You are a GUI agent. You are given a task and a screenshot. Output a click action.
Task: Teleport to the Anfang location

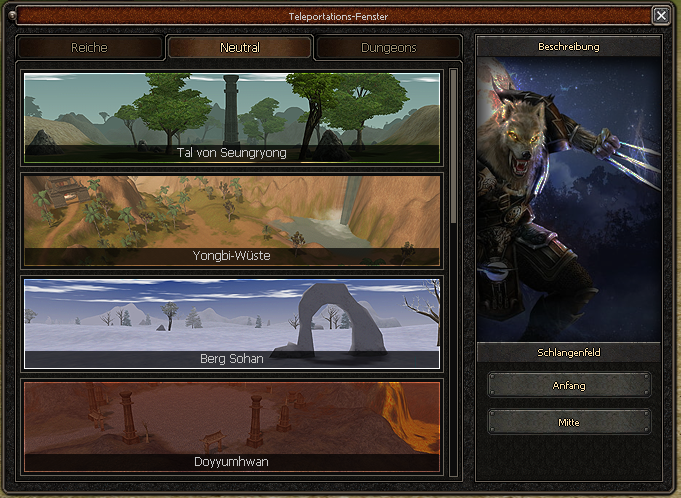coord(569,385)
